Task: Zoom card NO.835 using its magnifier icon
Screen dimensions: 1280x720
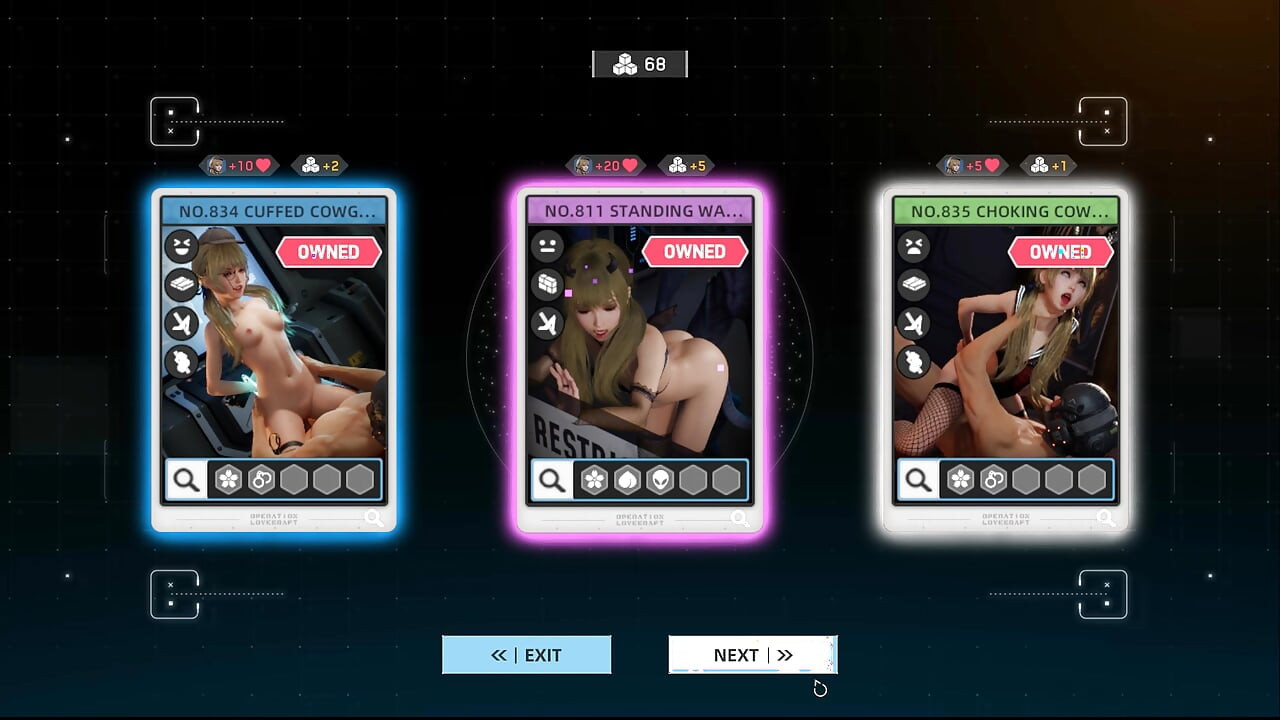Action: coord(918,480)
